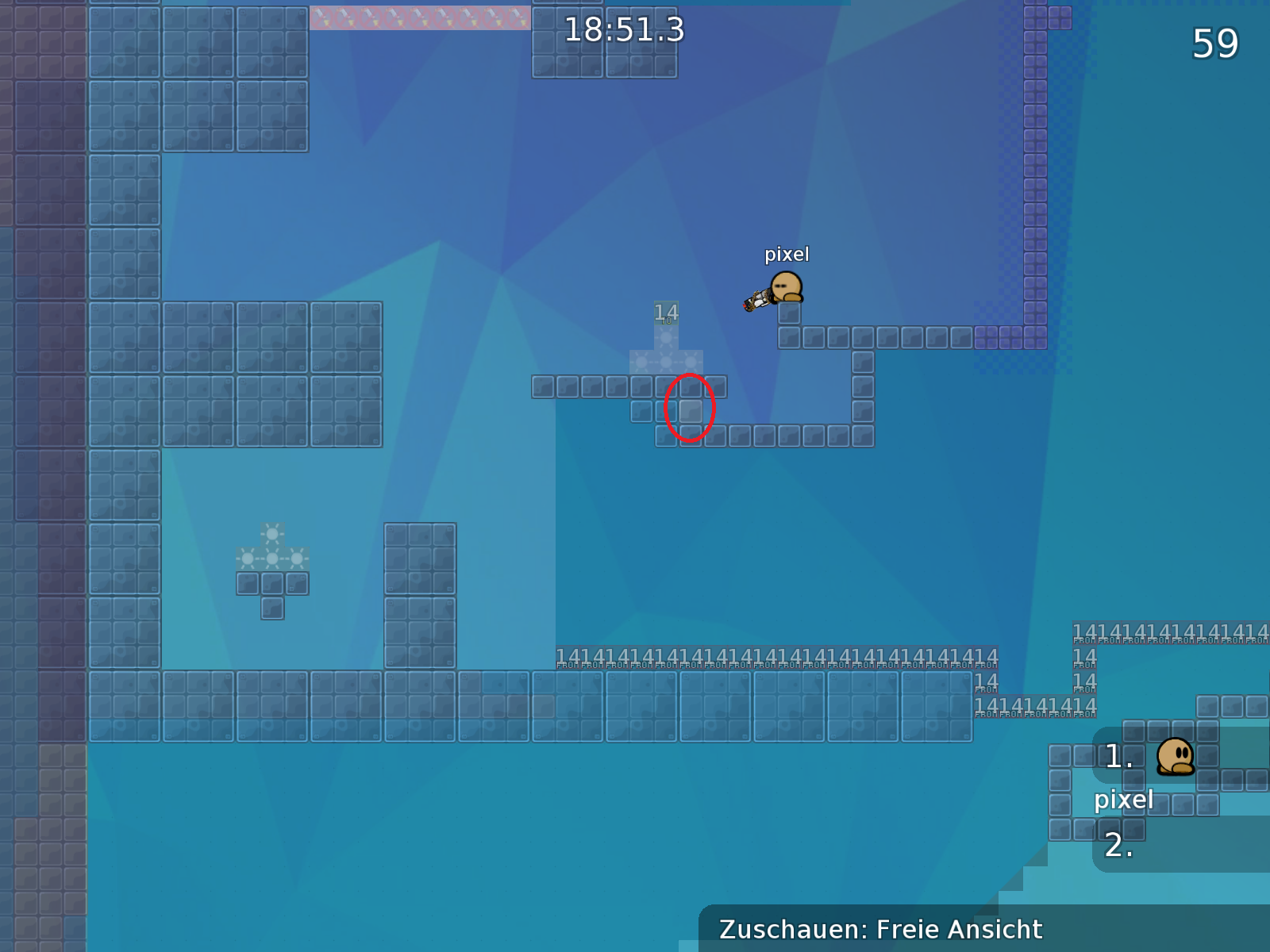Click the 59 counter in the top corner

pos(1215,45)
